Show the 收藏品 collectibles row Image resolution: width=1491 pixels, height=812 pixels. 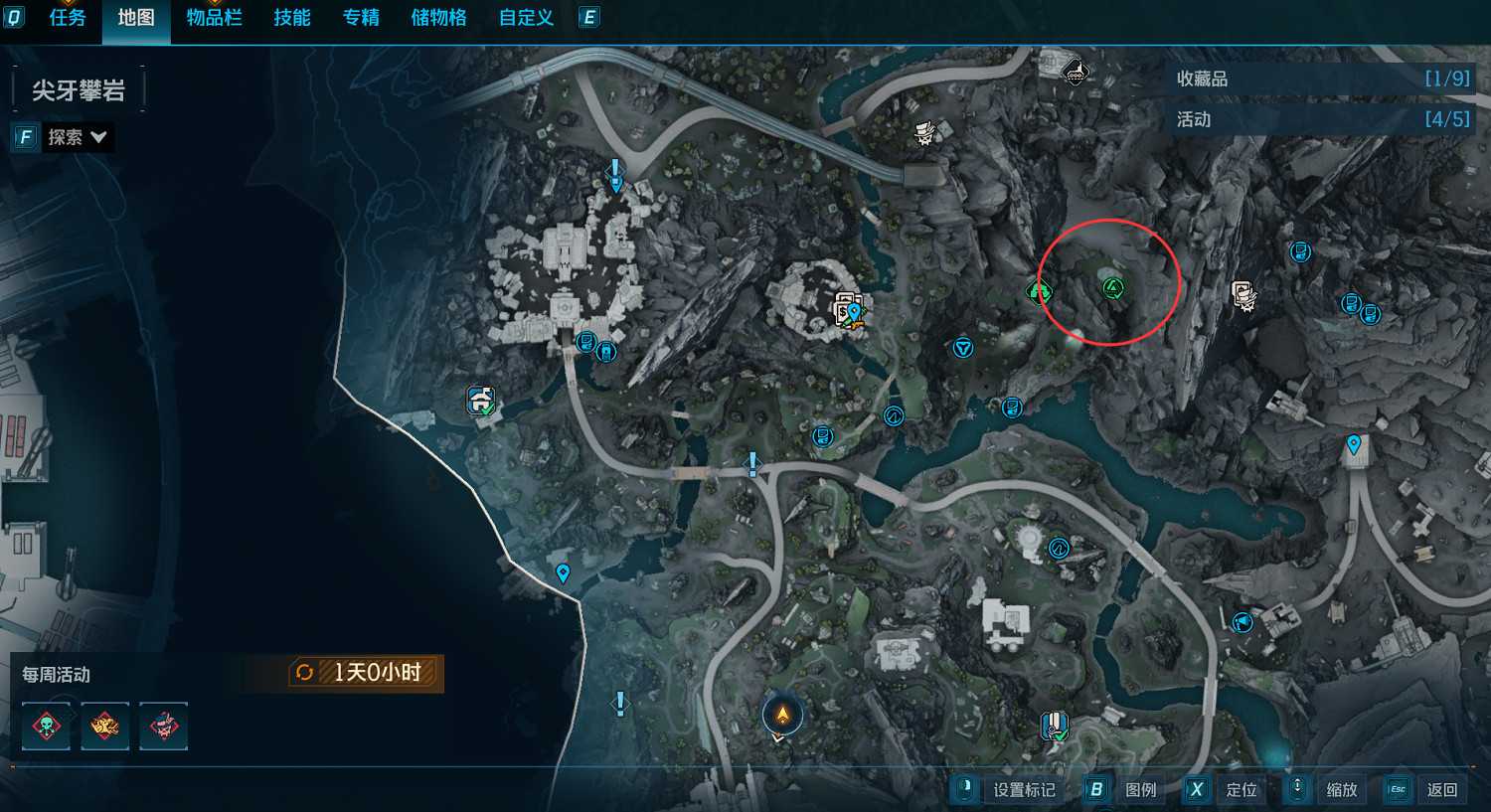pyautogui.click(x=1321, y=79)
